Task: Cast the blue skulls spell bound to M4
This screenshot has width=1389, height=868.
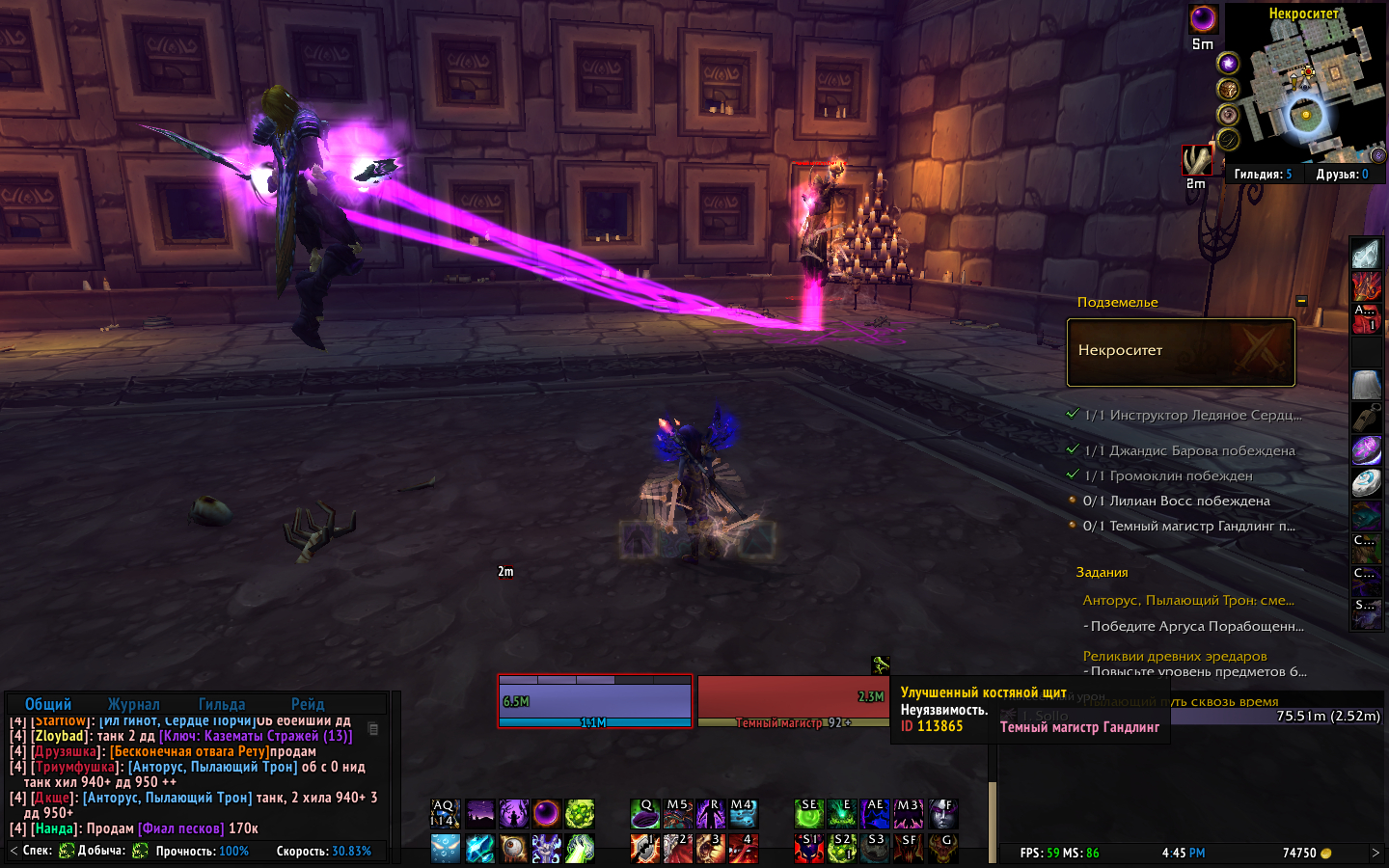Action: (743, 814)
